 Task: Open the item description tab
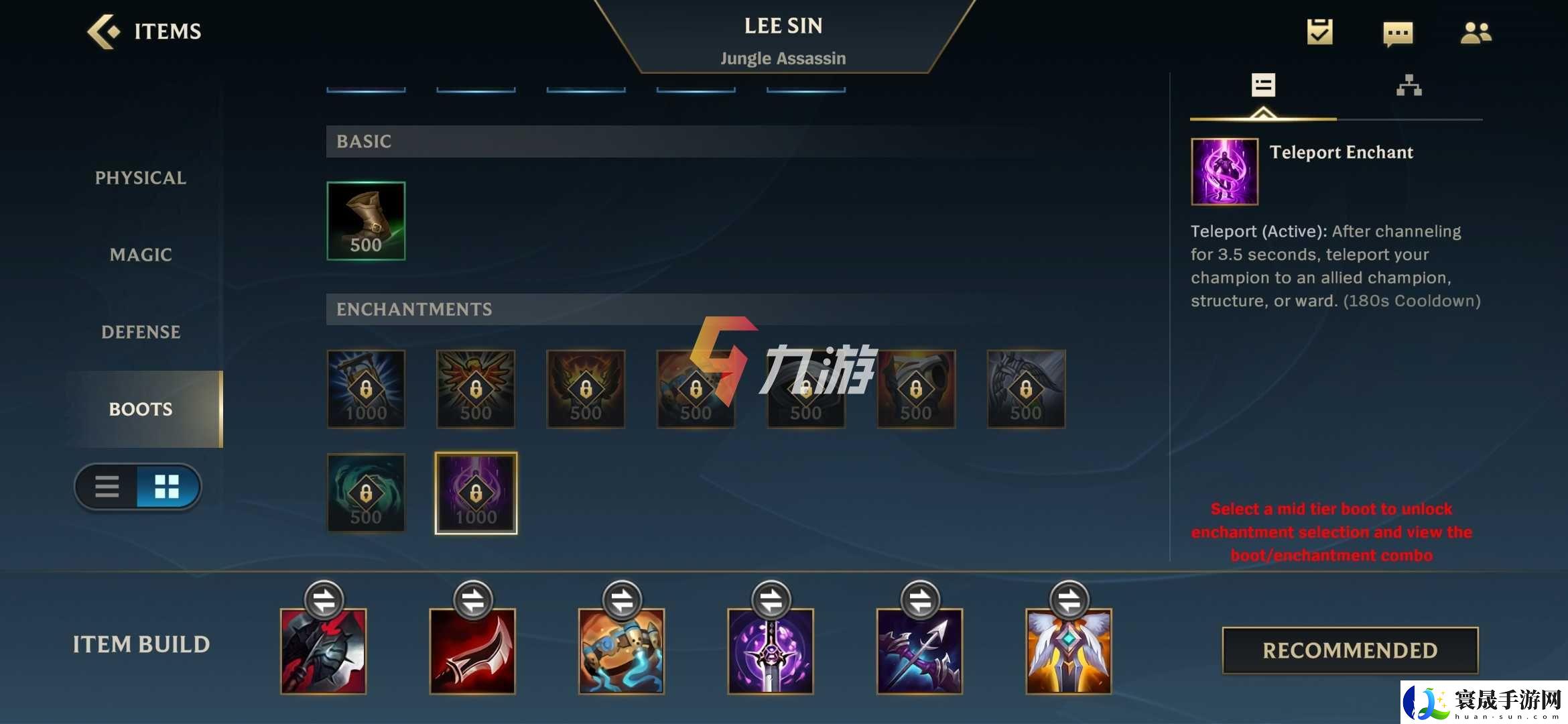[1263, 86]
